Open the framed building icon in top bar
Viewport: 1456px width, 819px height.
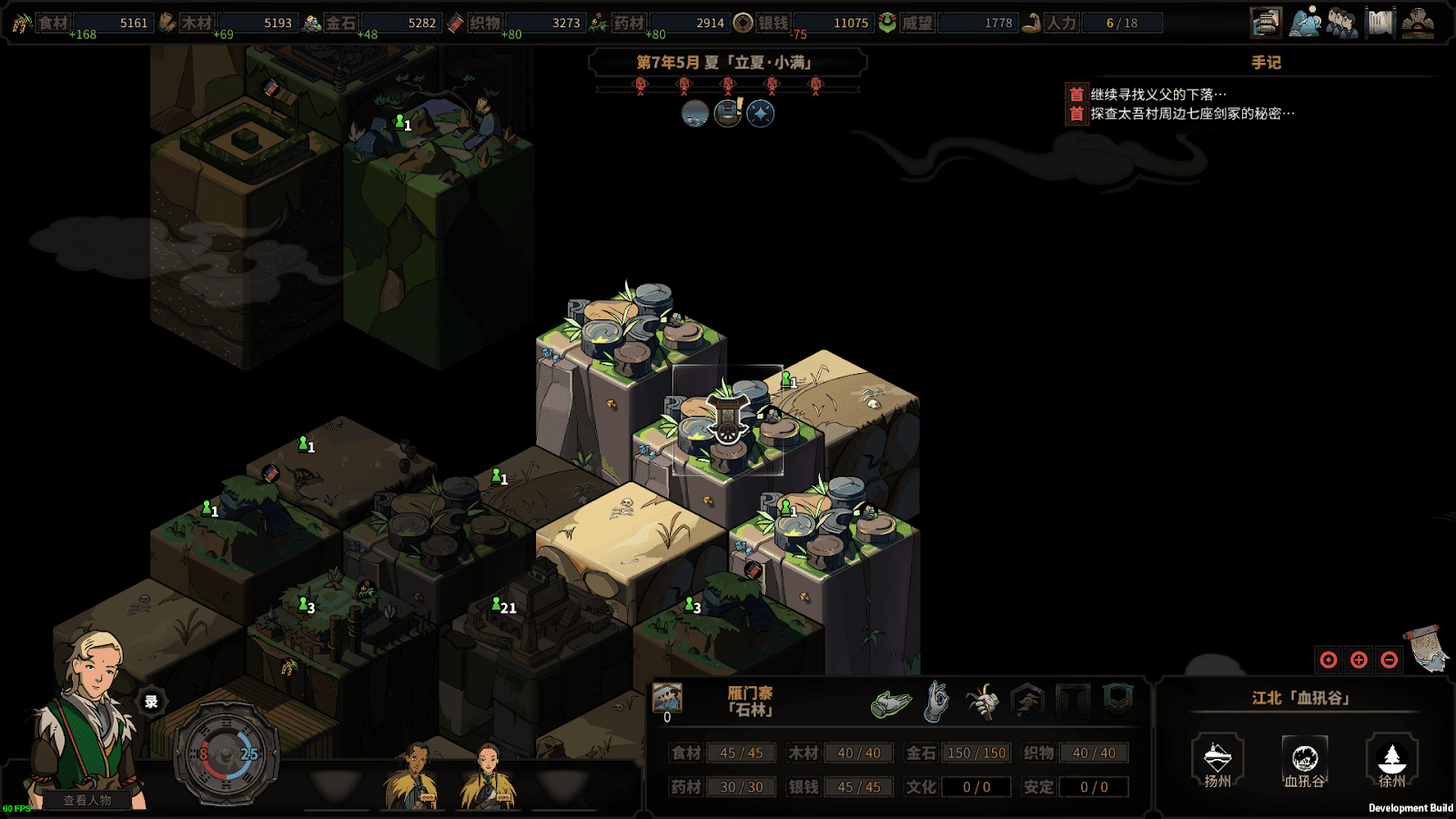1266,23
